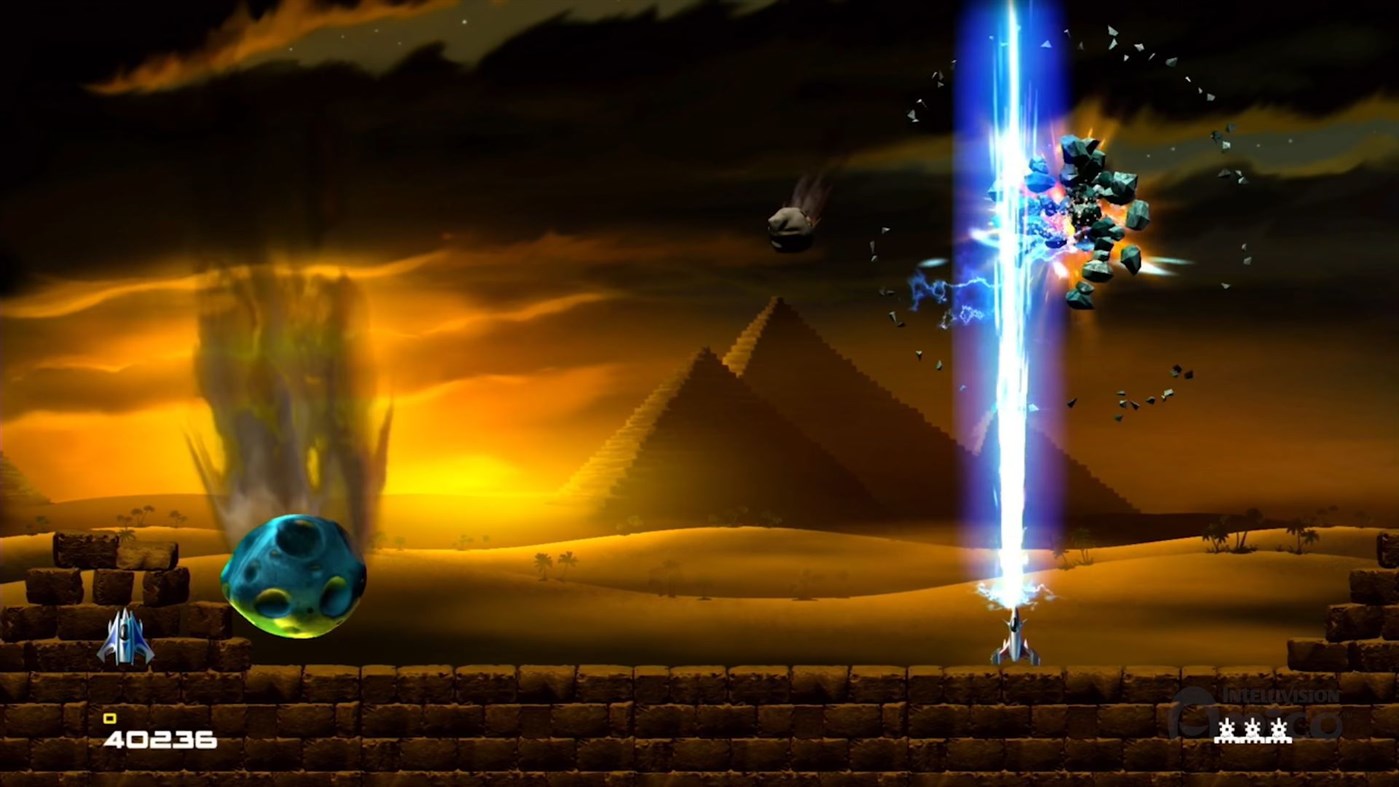
Task: Click the middle spaceship life icon
Action: point(1253,730)
